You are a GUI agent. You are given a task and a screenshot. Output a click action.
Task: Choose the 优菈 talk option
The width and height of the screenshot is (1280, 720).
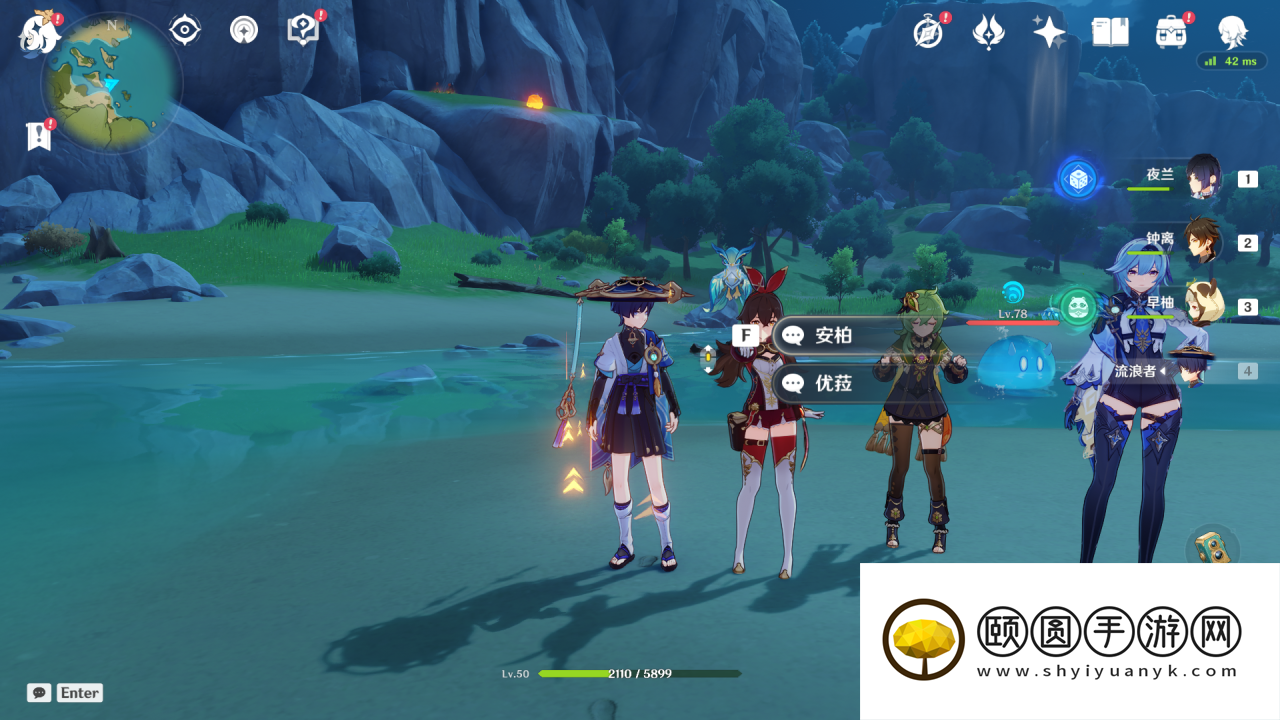[832, 383]
